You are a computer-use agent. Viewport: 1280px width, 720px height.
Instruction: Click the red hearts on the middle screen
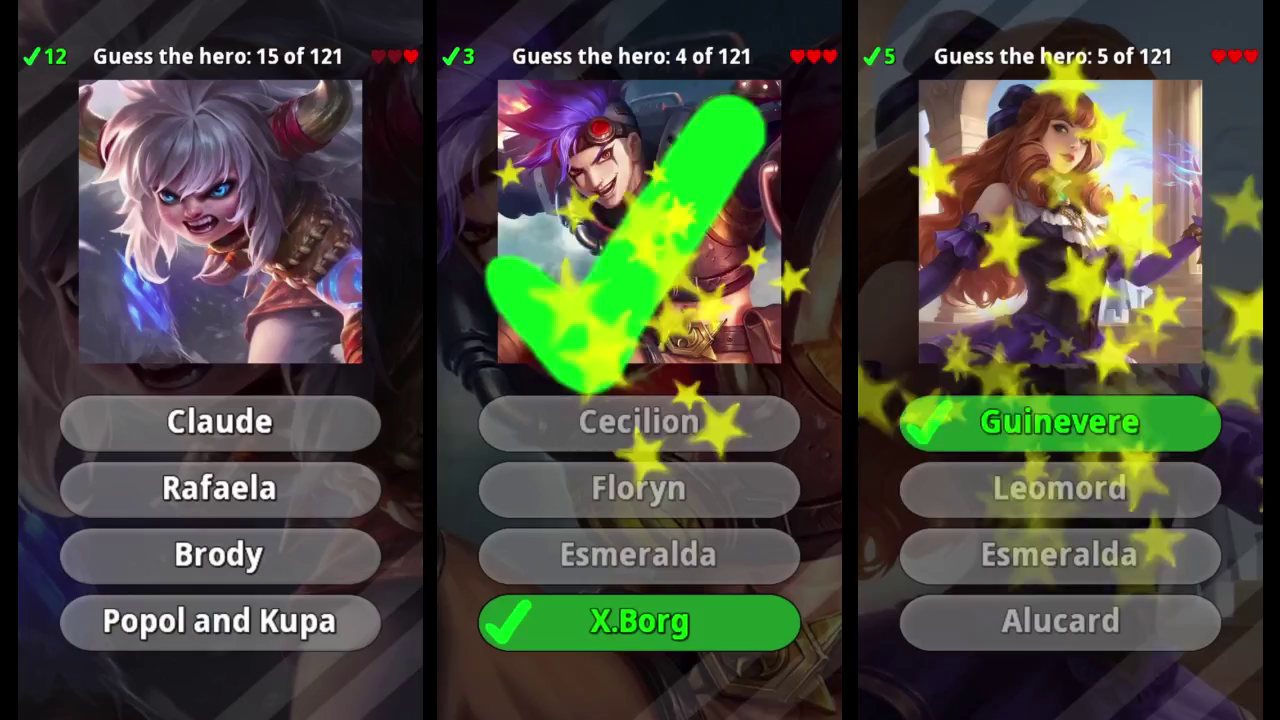point(813,56)
